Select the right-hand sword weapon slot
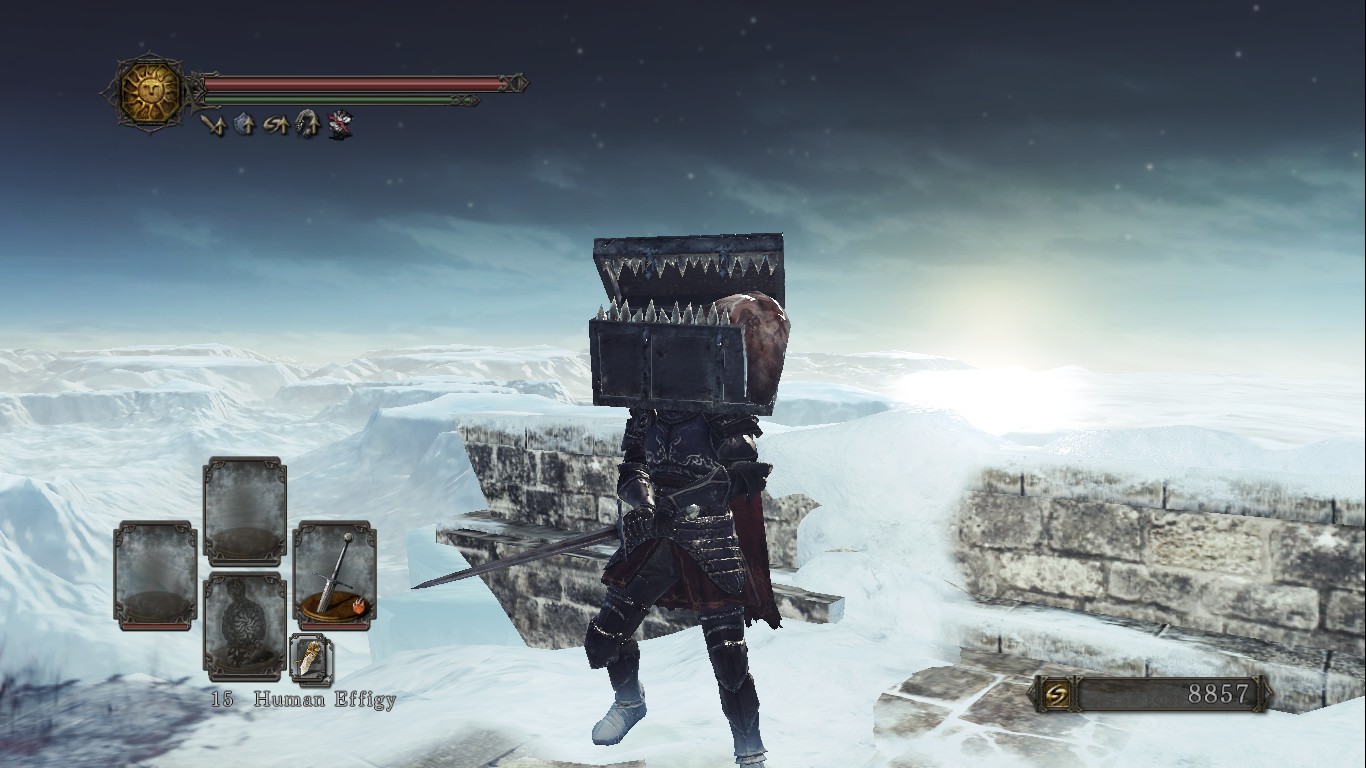Viewport: 1366px width, 768px height. 335,575
